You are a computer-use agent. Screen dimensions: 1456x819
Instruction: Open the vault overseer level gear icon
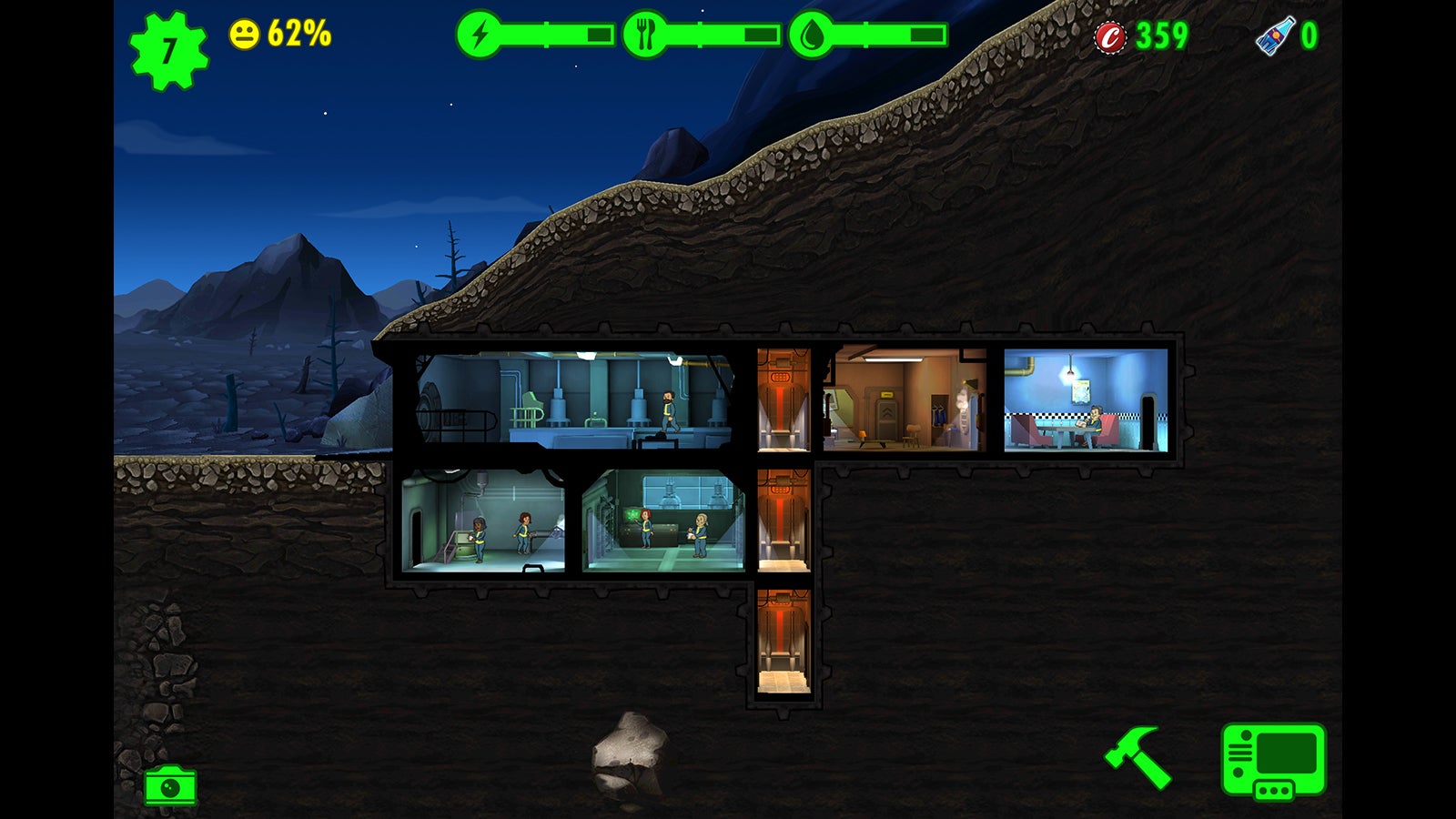coord(167,38)
